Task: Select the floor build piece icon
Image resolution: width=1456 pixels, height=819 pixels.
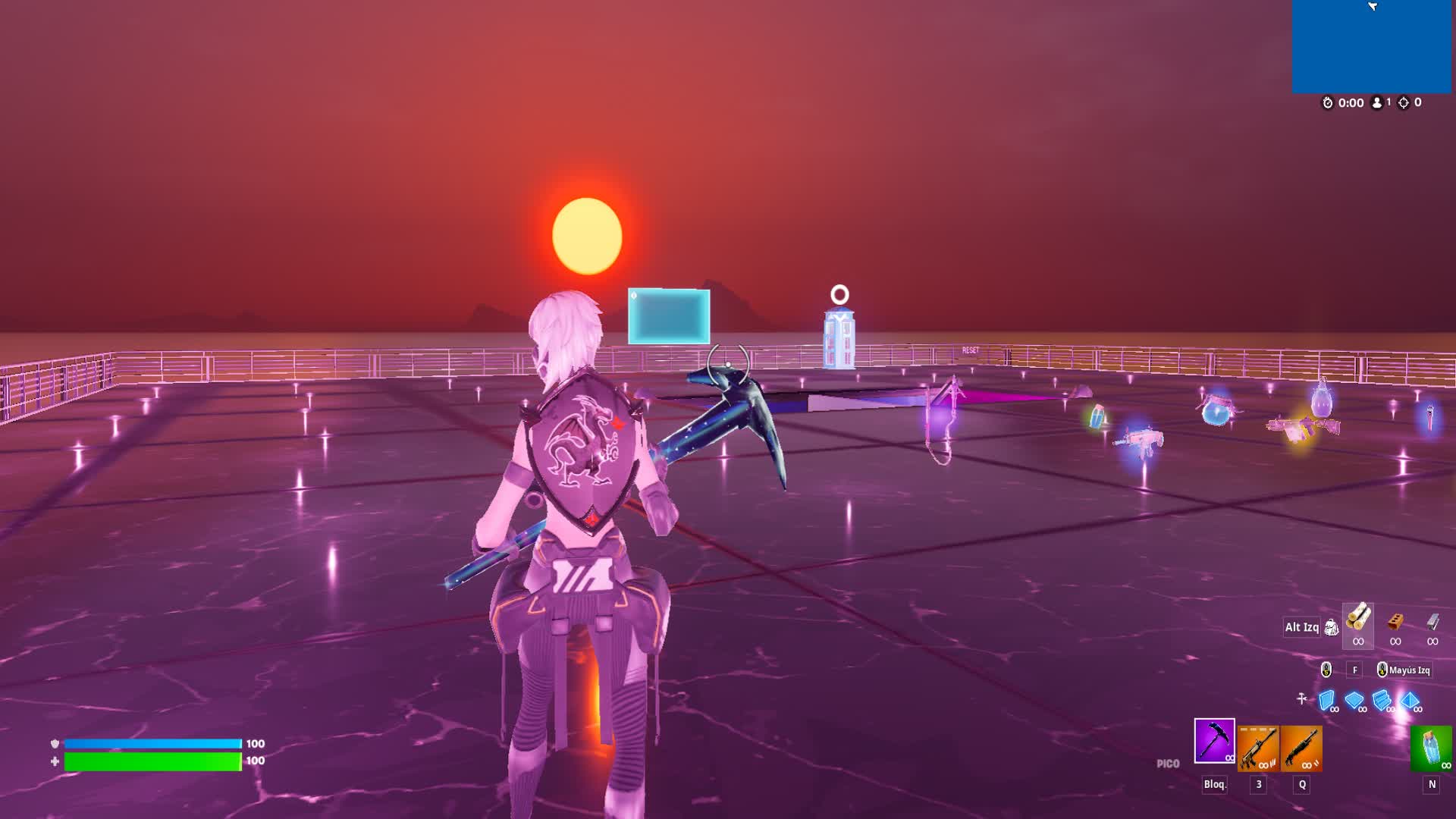Action: click(1354, 700)
